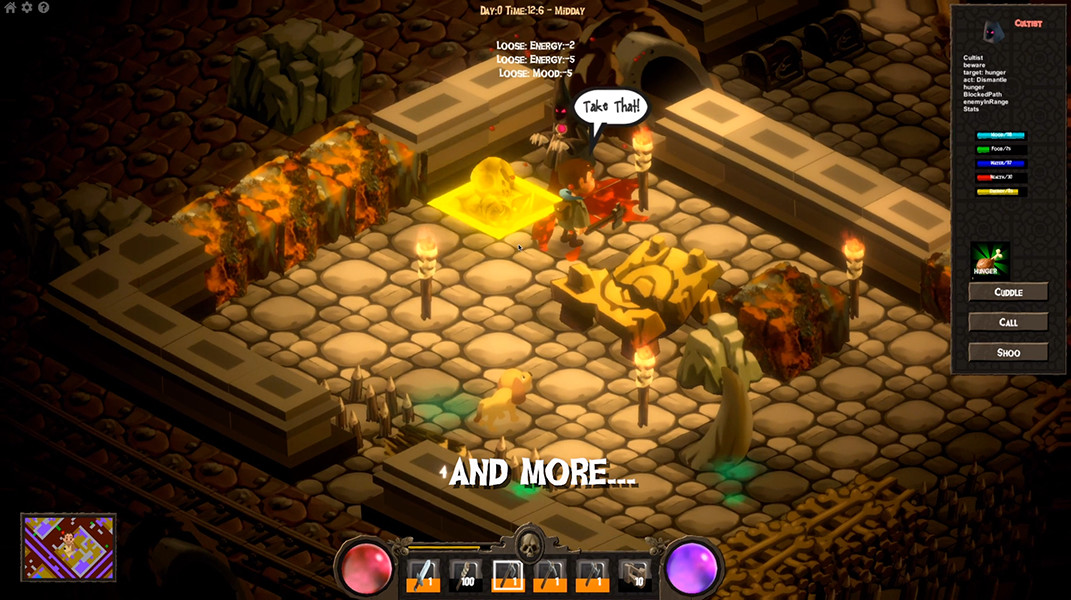1071x600 pixels.
Task: Select the hotbar slot with count 100
Action: [464, 576]
